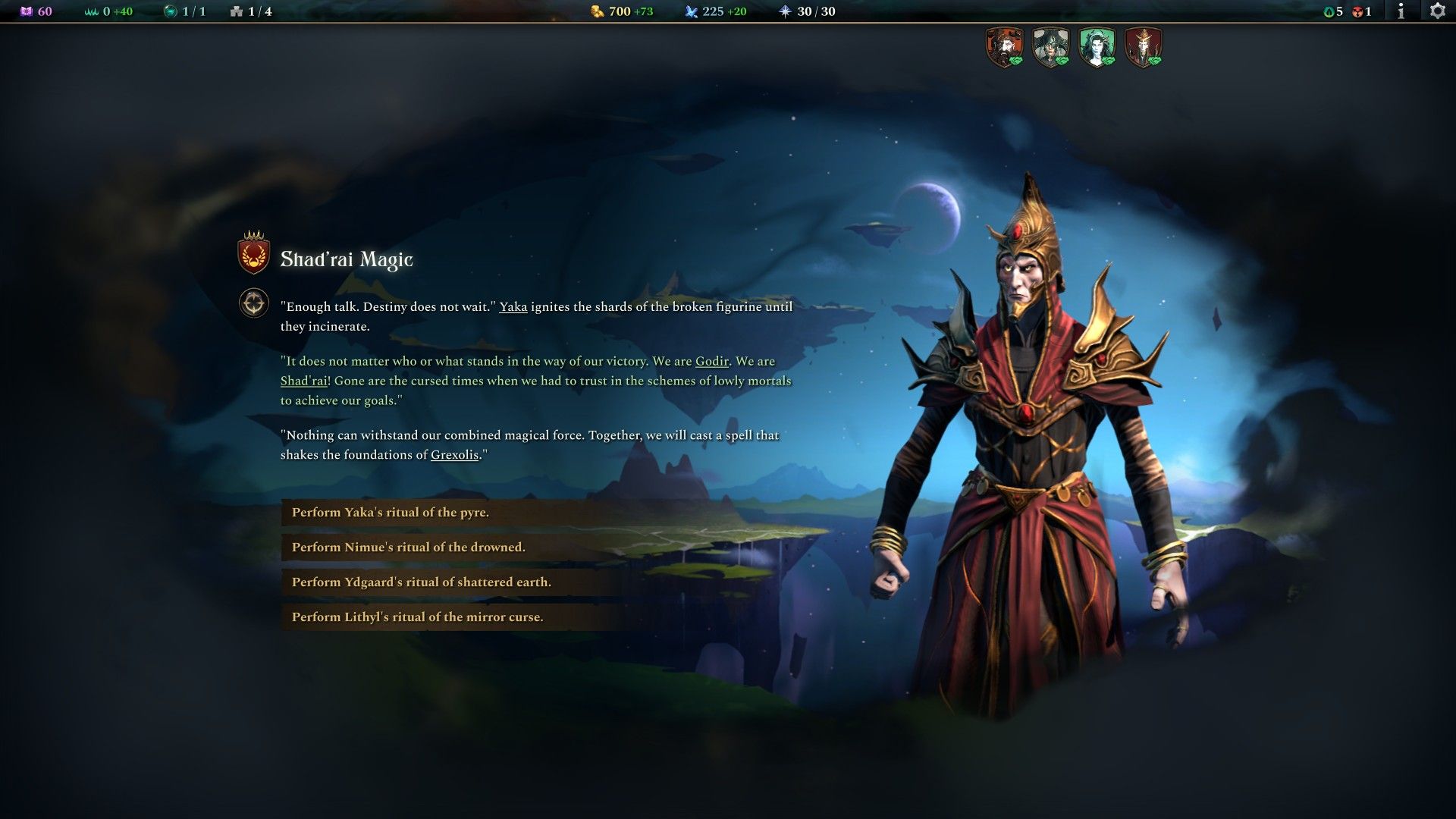The height and width of the screenshot is (819, 1456).
Task: Click the underlined Grexolis link
Action: [x=453, y=456]
